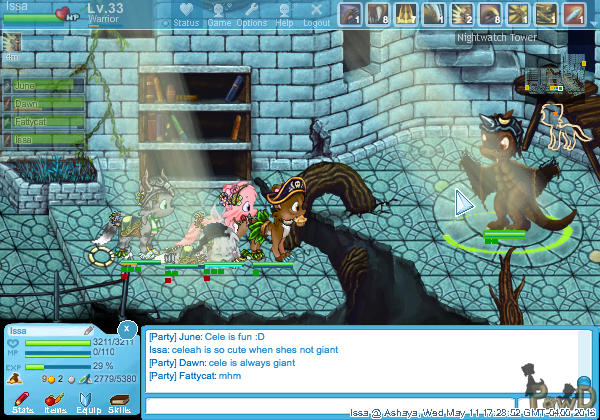Open the Equip screen

tap(87, 400)
